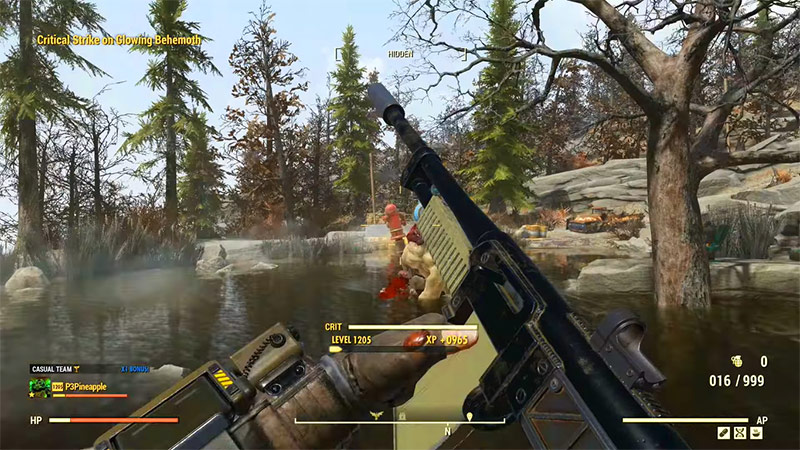The width and height of the screenshot is (800, 450).
Task: Select the location pin marker on the compass
Action: (x=468, y=414)
